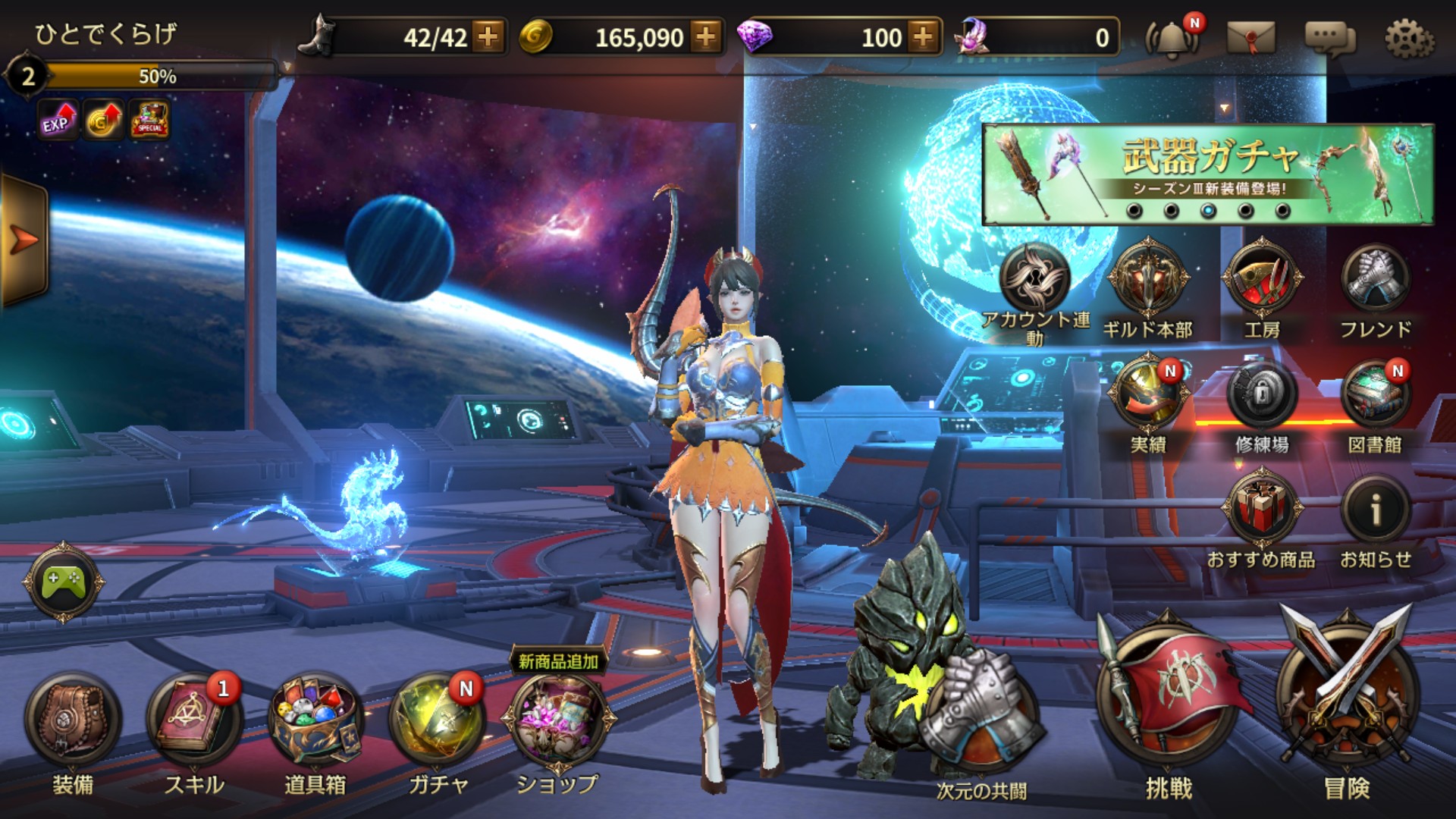1456x819 pixels.
Task: Open アカウント連動 account link
Action: click(1034, 278)
